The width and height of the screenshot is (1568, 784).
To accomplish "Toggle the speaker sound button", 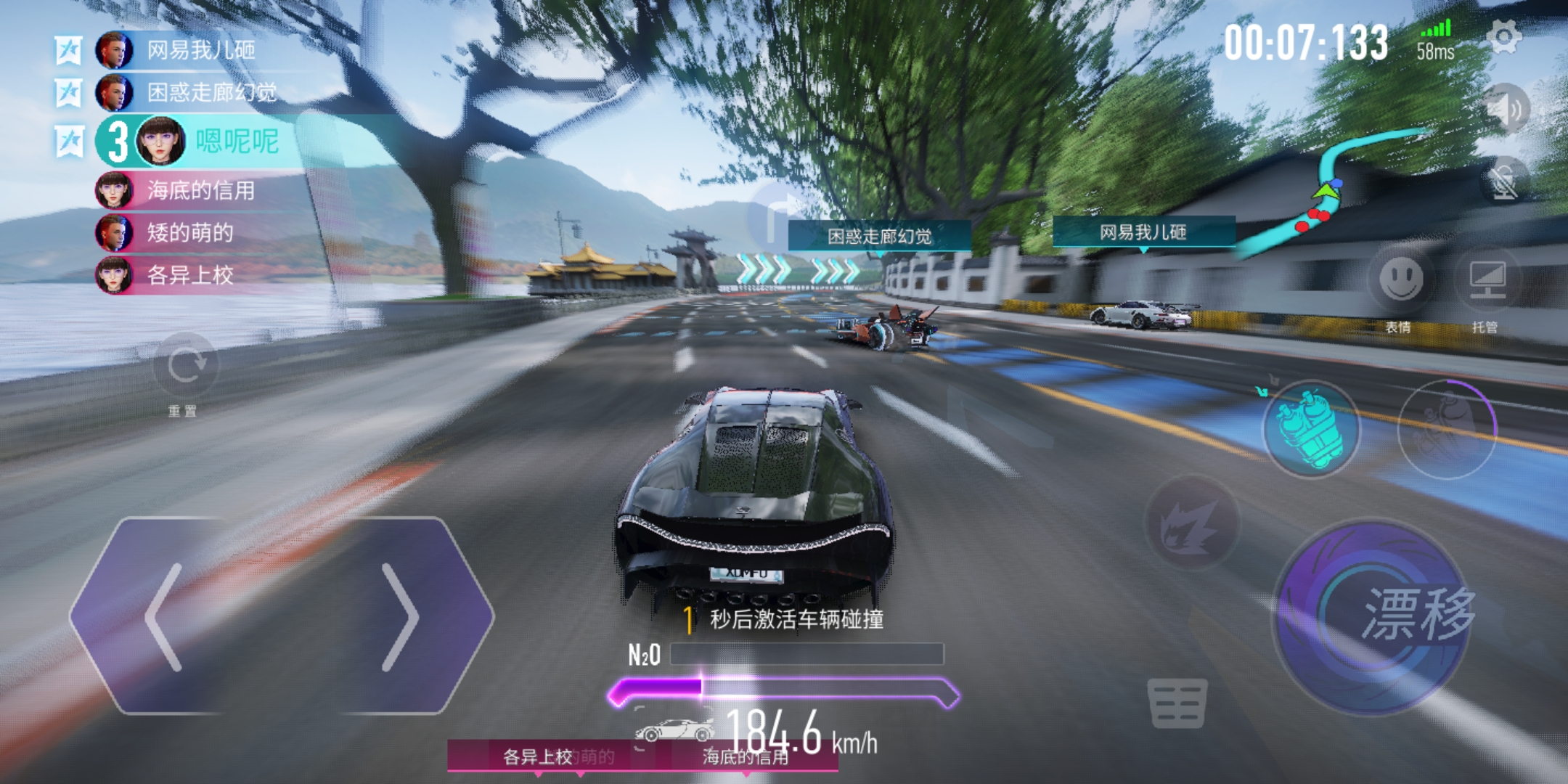I will click(1505, 109).
